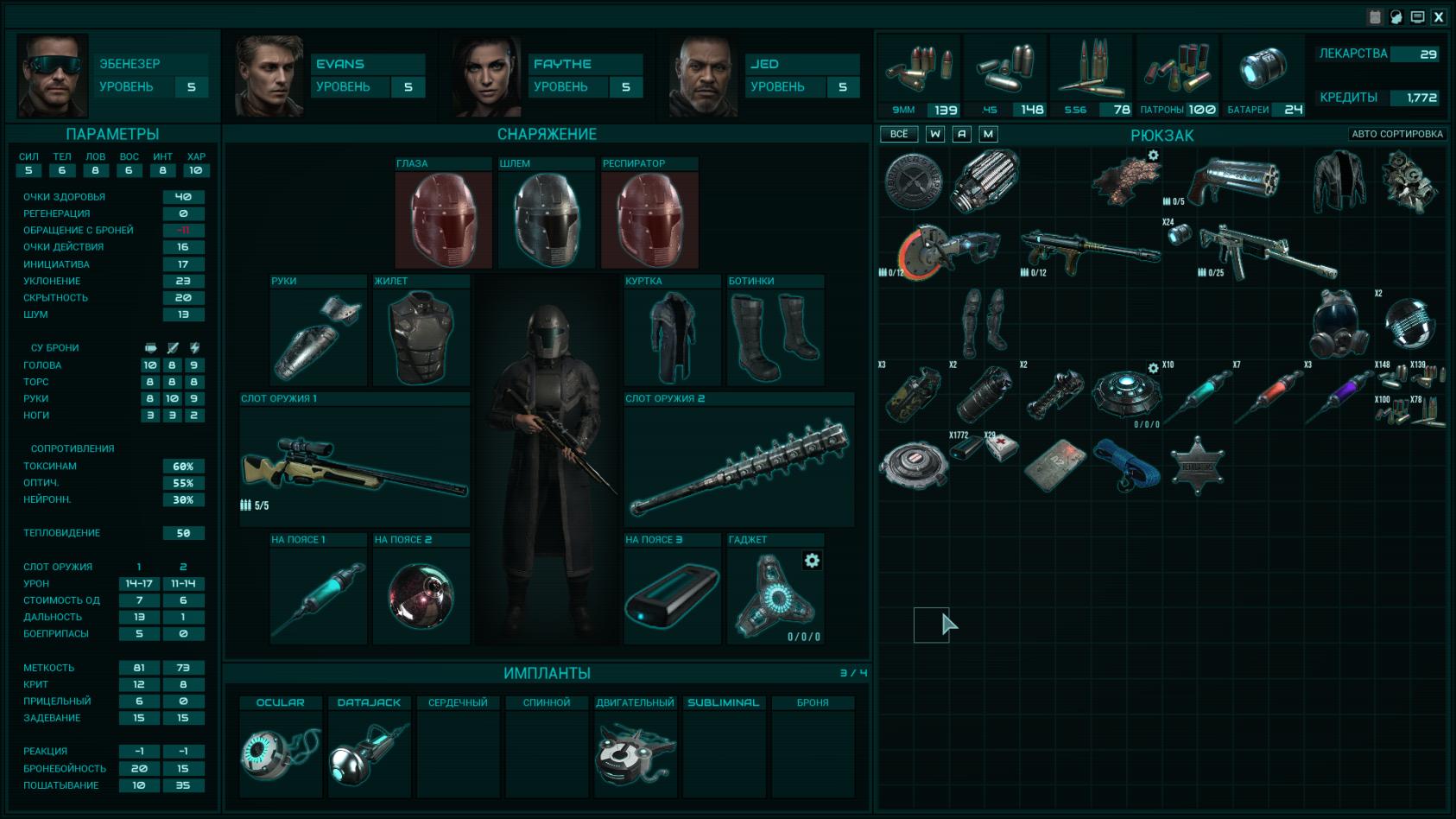The width and height of the screenshot is (1456, 819).
Task: Filter backpack by armor with A
Action: coord(962,134)
